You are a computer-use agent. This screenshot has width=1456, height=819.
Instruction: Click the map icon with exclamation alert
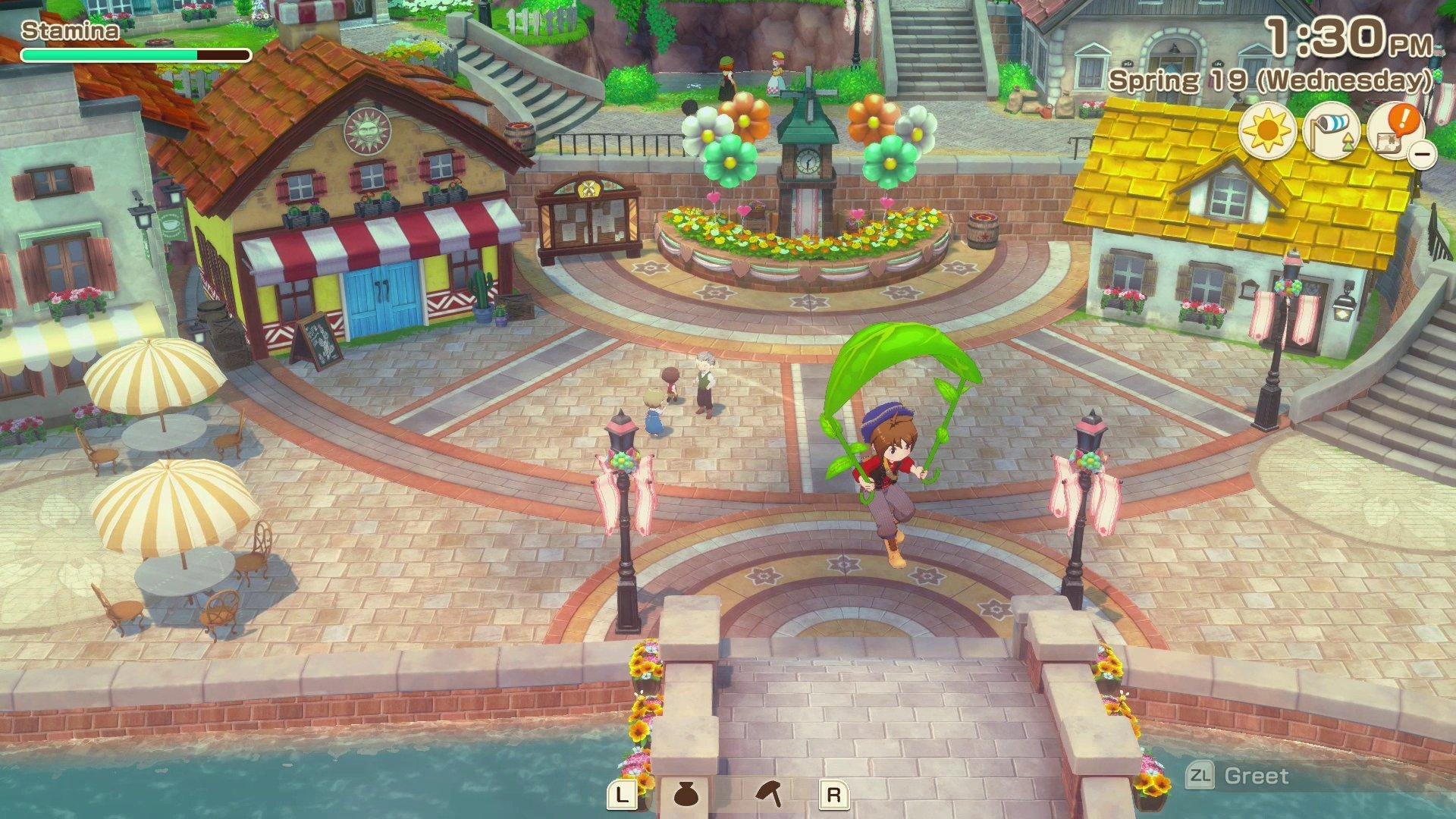tap(1397, 130)
